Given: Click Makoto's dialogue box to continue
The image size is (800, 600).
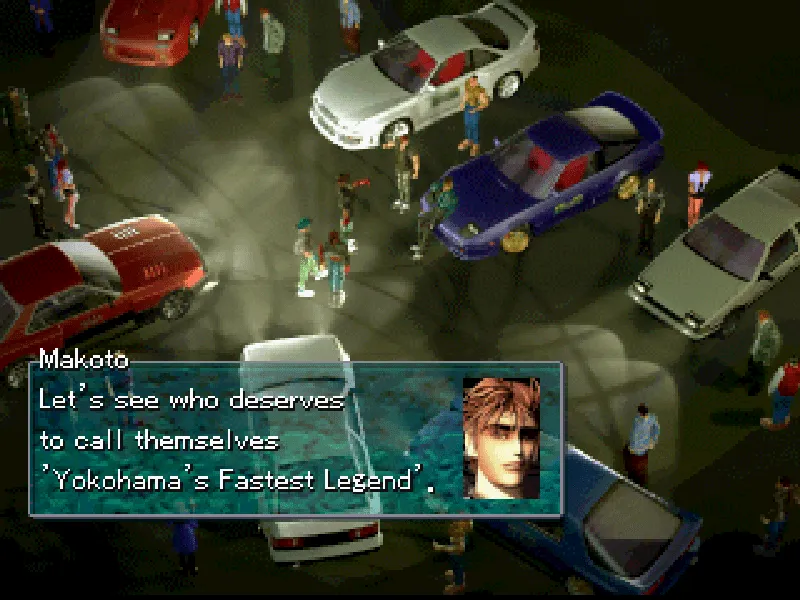Looking at the screenshot, I should (250, 440).
